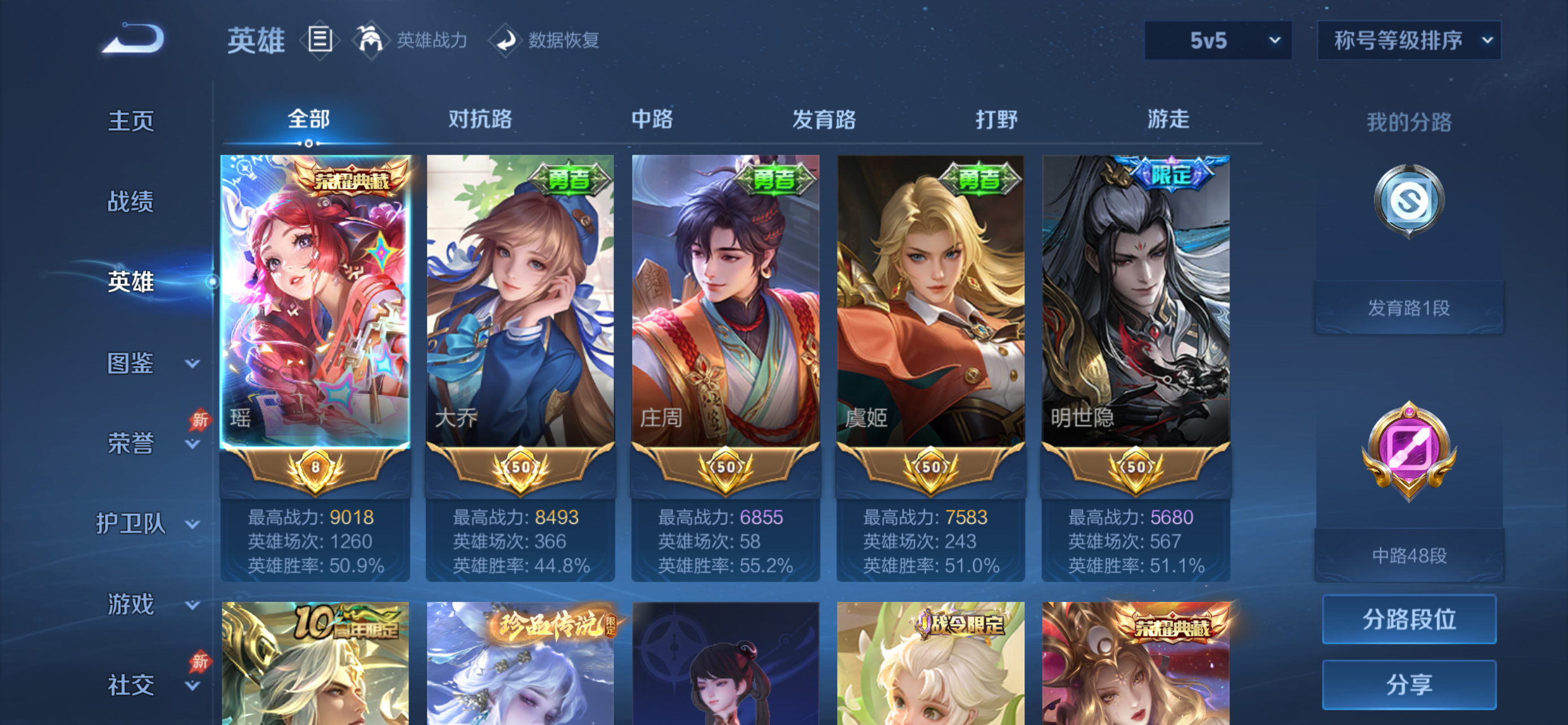This screenshot has height=725, width=1568.
Task: Select the 英雄战力 icon
Action: click(x=373, y=40)
